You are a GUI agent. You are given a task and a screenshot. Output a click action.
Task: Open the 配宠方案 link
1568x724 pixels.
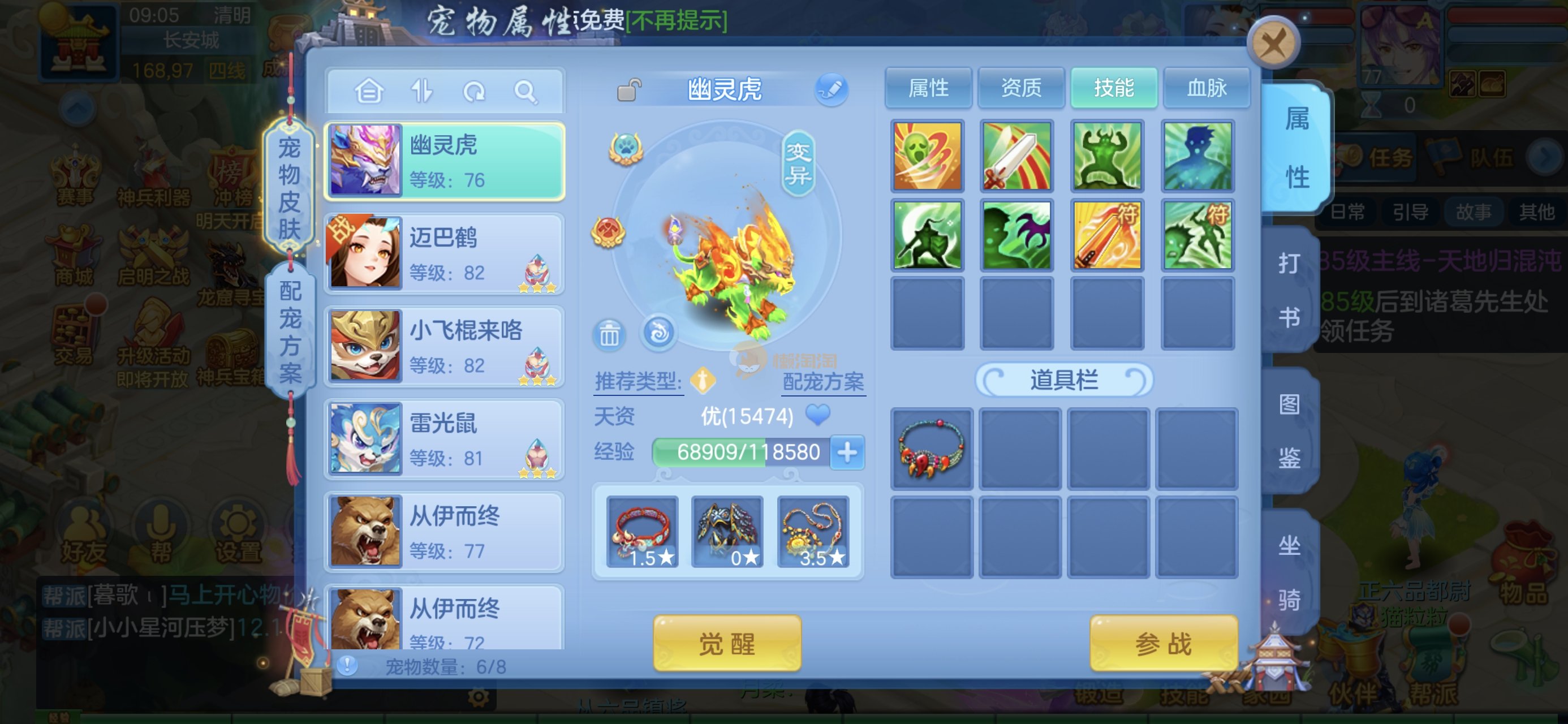823,382
